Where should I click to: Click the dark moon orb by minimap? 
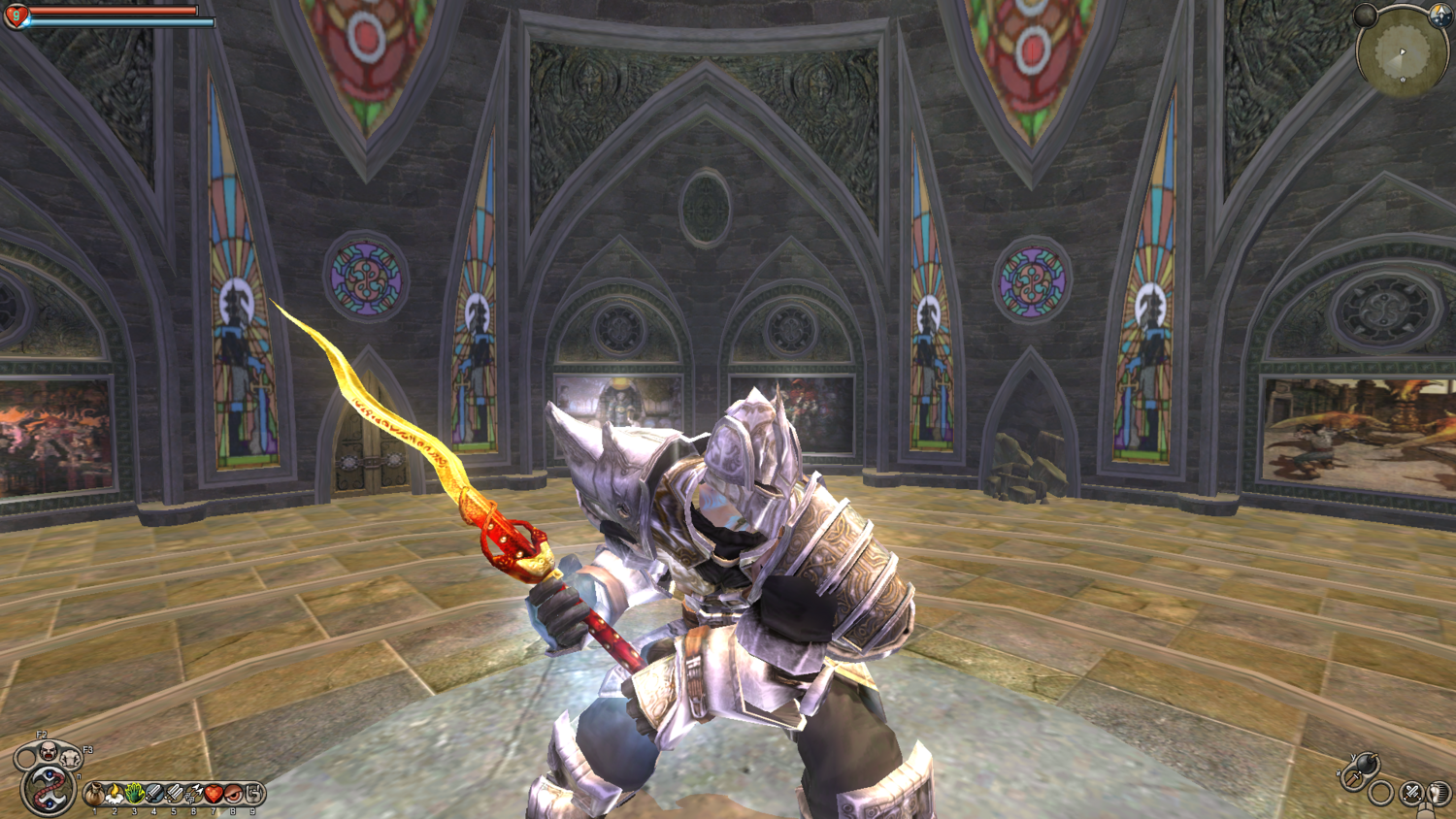1366,15
